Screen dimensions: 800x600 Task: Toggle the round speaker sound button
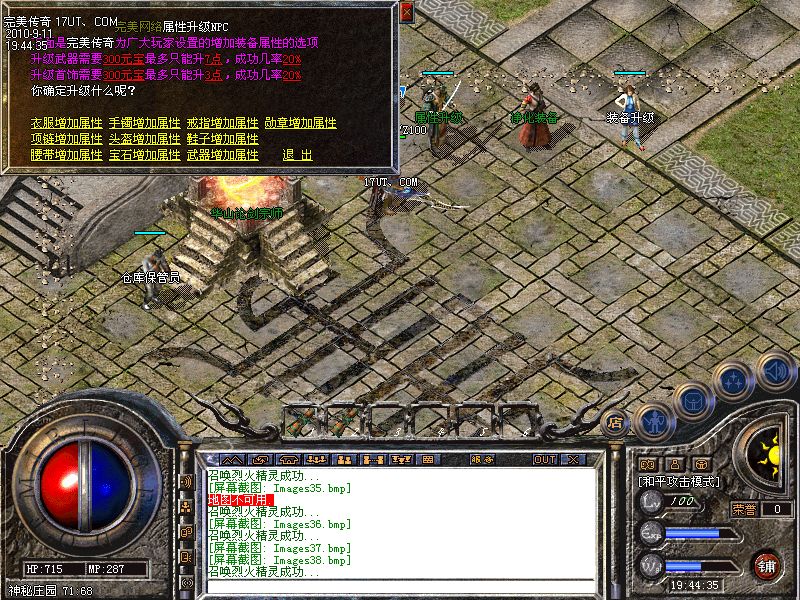click(775, 370)
